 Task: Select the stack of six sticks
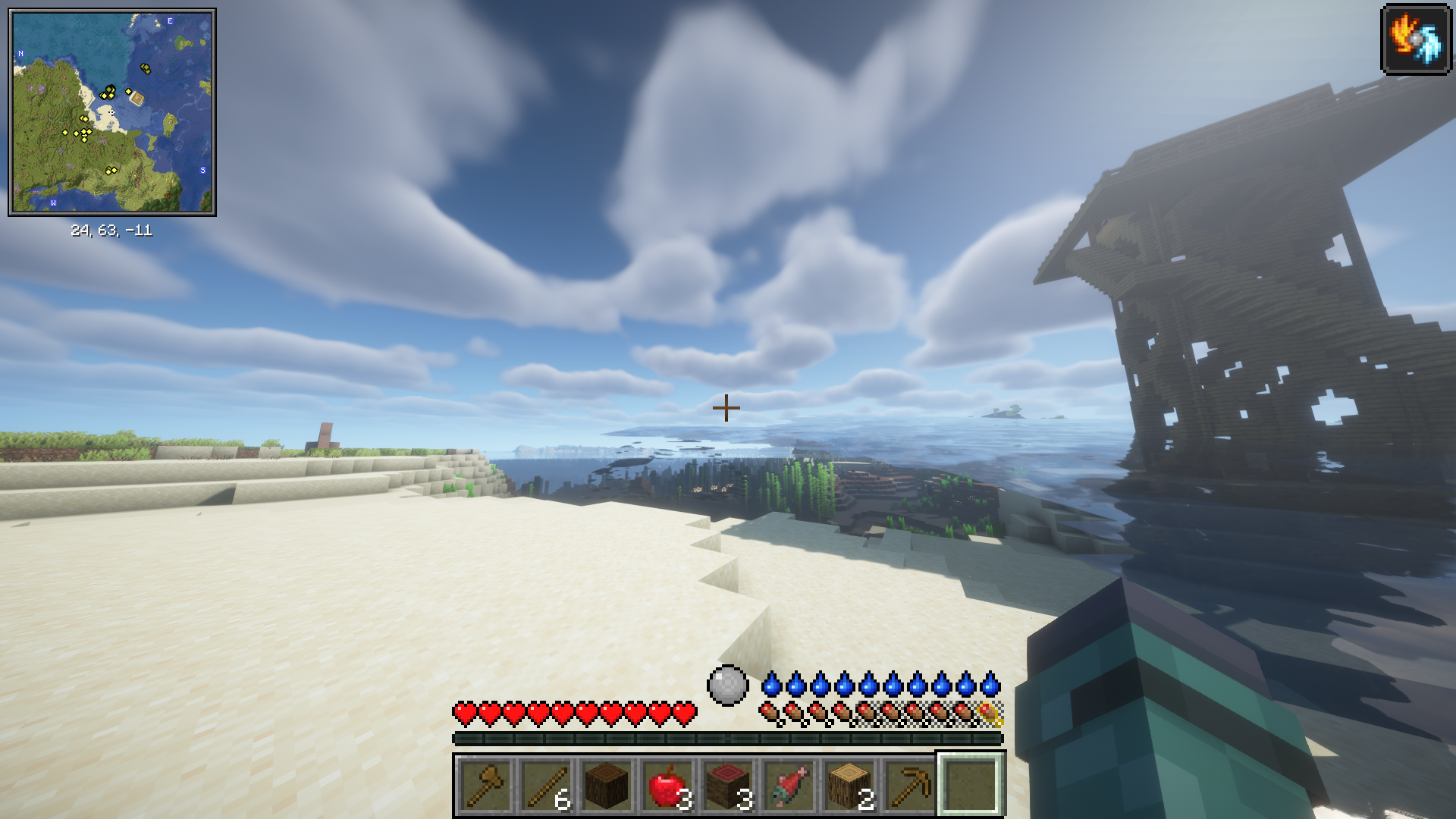pyautogui.click(x=546, y=785)
